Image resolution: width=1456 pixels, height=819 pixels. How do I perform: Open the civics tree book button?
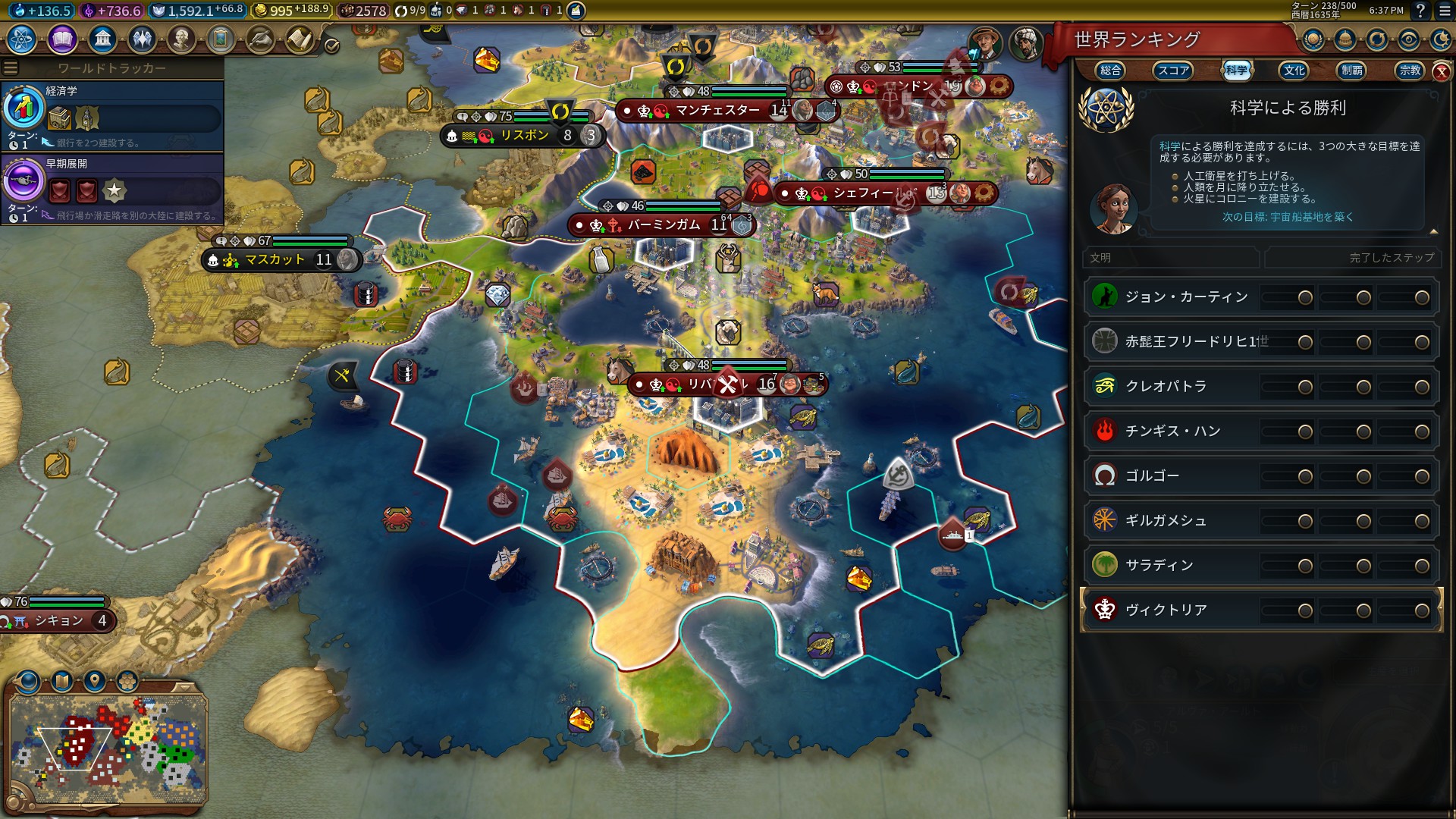tap(62, 39)
